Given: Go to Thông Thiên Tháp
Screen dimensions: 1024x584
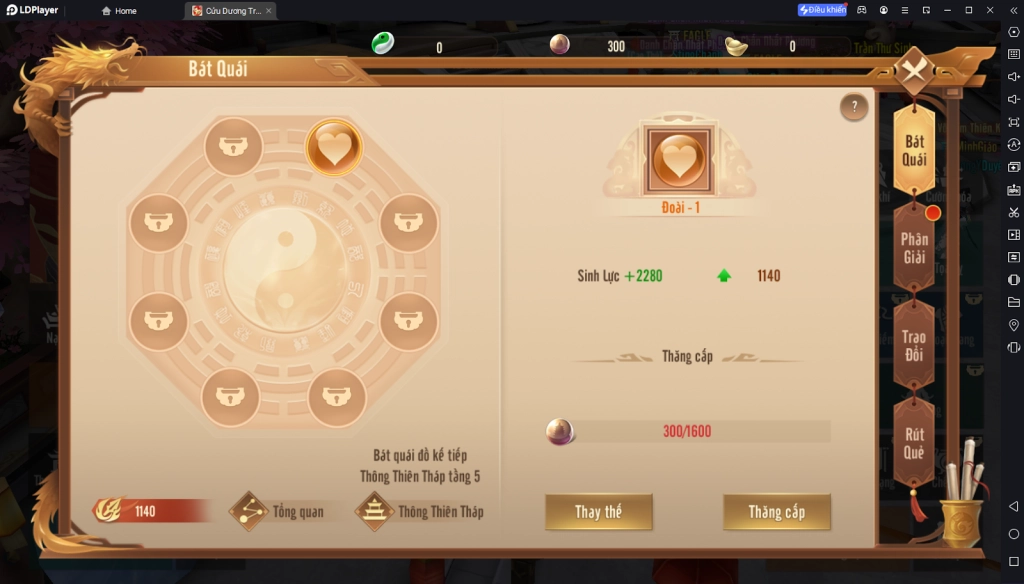Looking at the screenshot, I should [x=420, y=512].
